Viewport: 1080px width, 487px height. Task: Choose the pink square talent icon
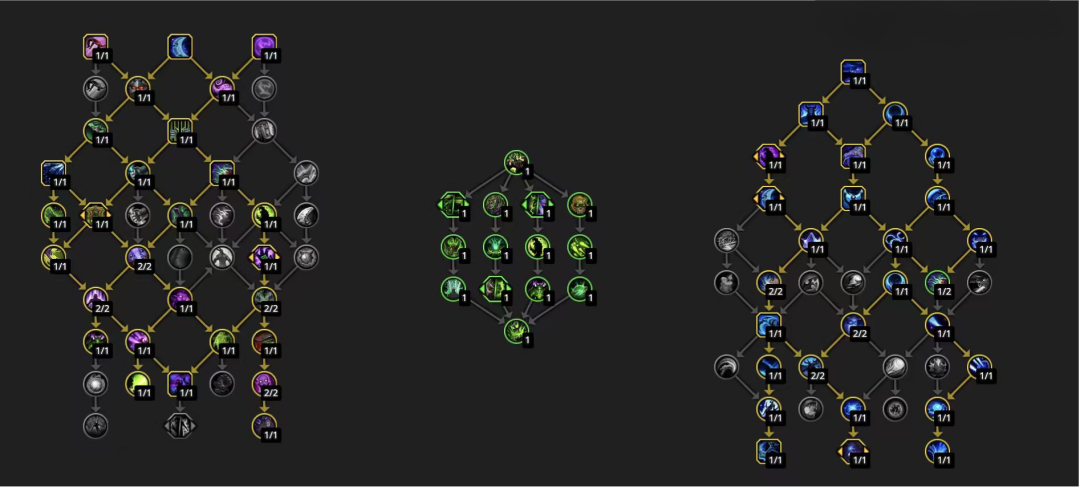[96, 46]
